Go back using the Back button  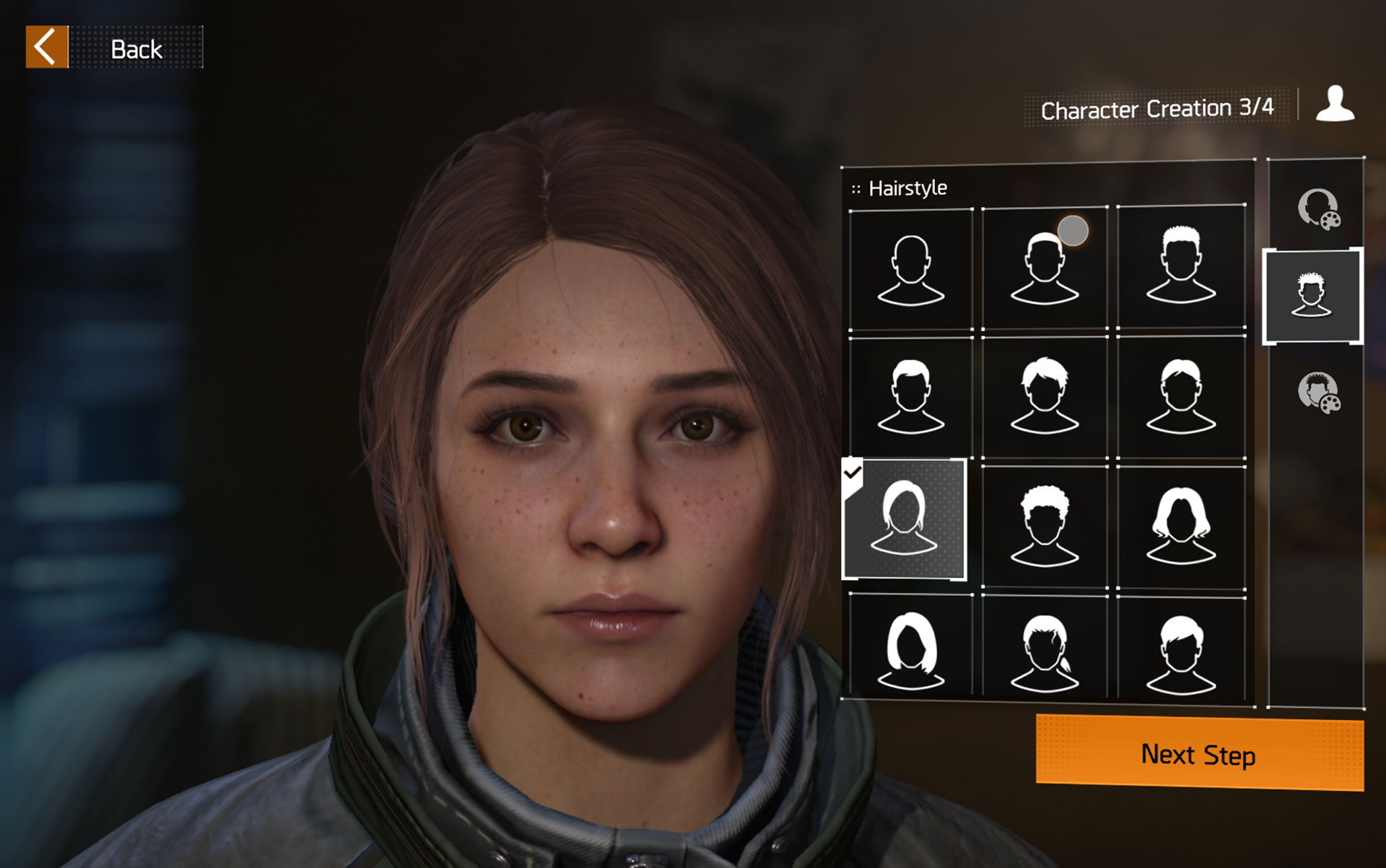point(113,48)
